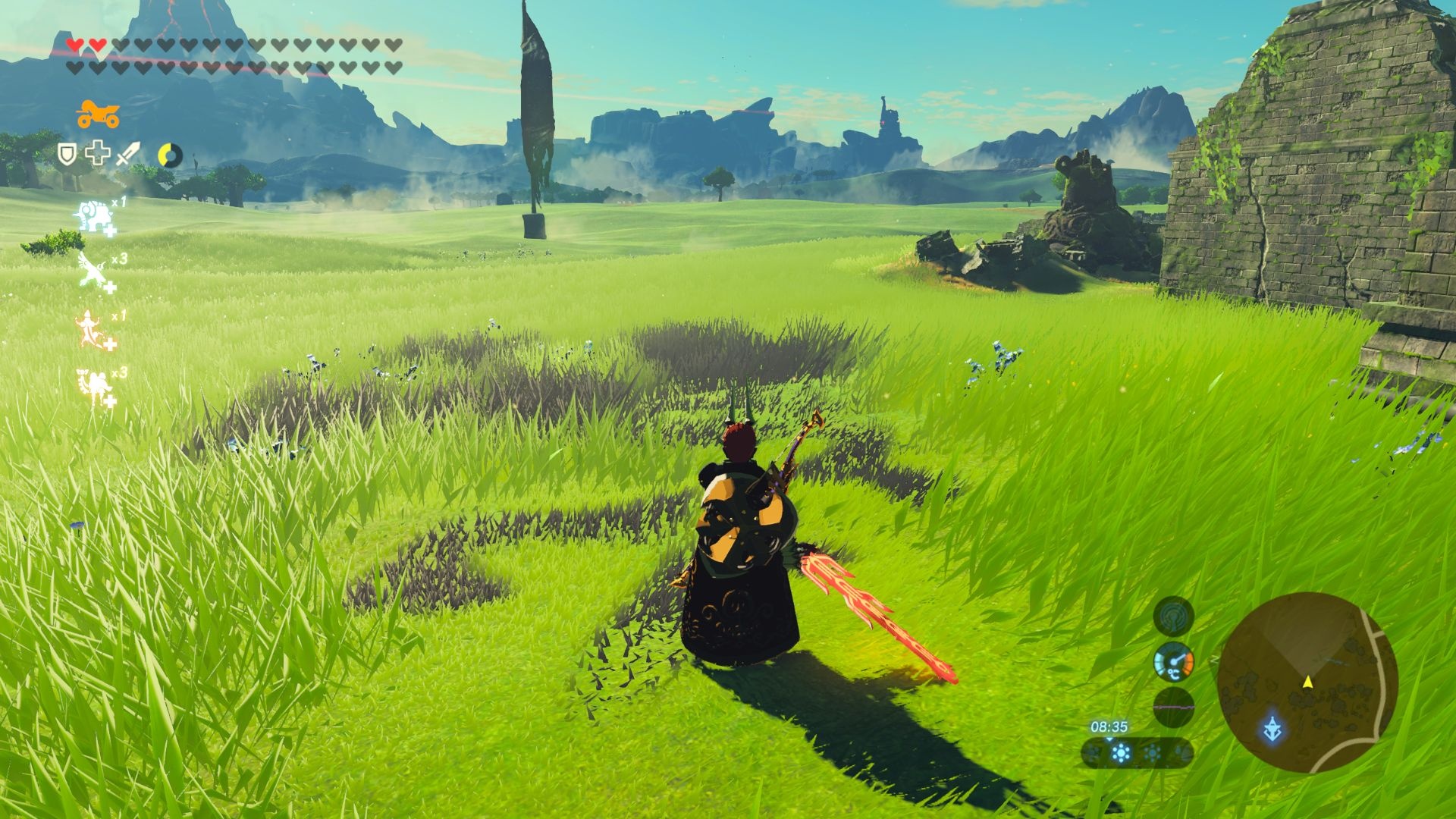Select the bright sun weather forecast icon
Image resolution: width=1456 pixels, height=819 pixels.
tap(1121, 753)
